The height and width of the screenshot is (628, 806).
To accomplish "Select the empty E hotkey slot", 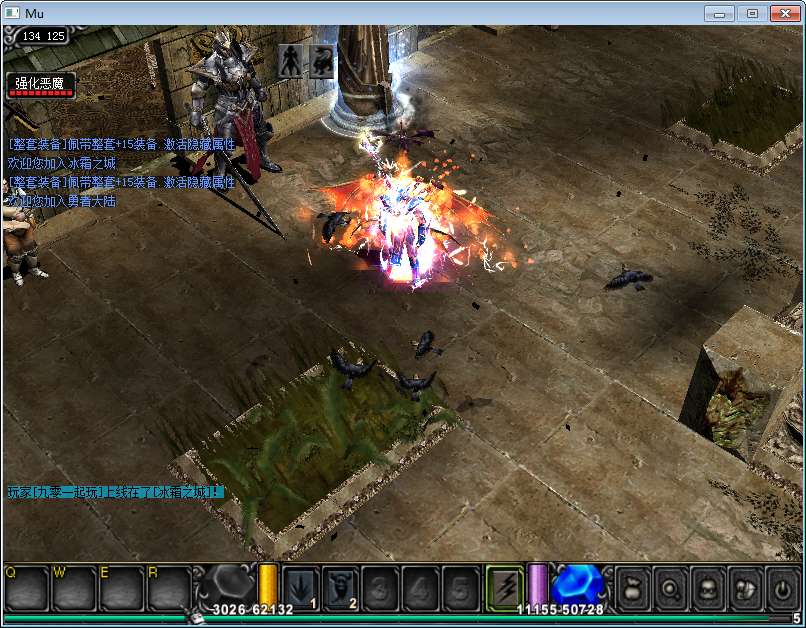I will (121, 588).
